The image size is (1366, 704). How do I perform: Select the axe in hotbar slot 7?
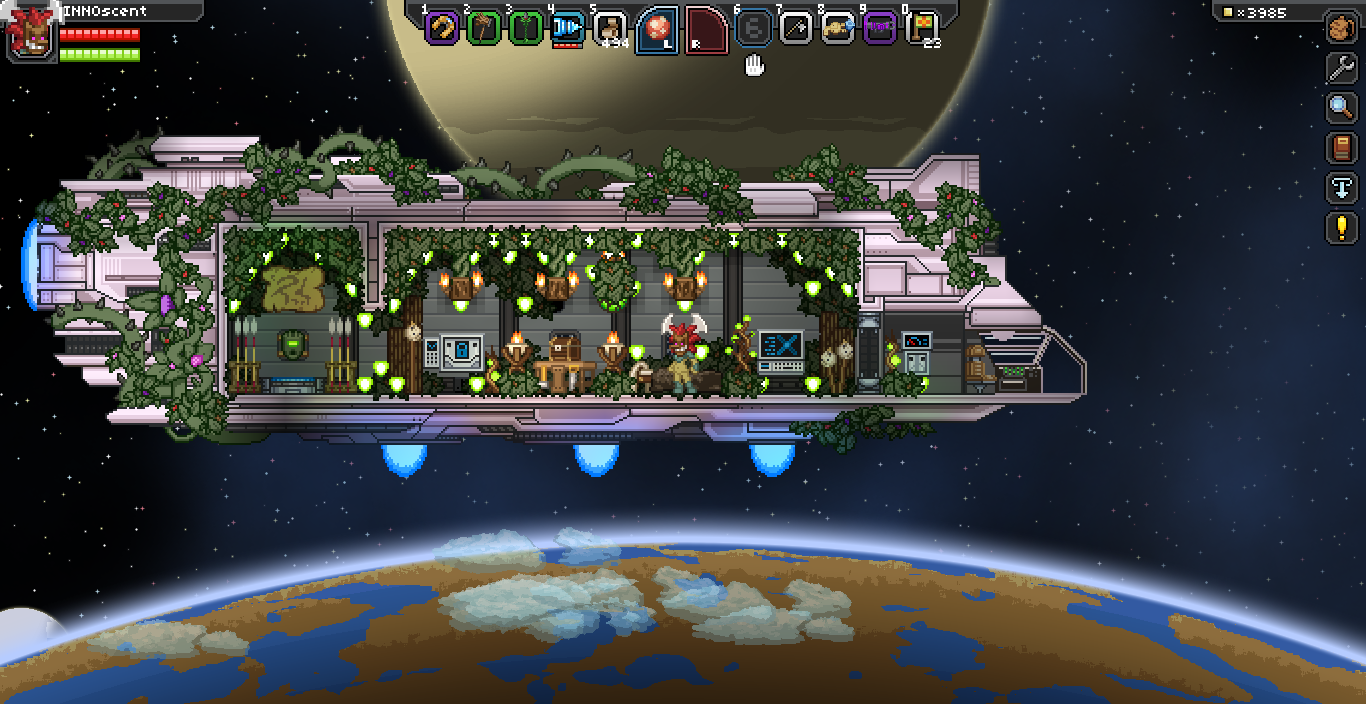click(x=796, y=28)
